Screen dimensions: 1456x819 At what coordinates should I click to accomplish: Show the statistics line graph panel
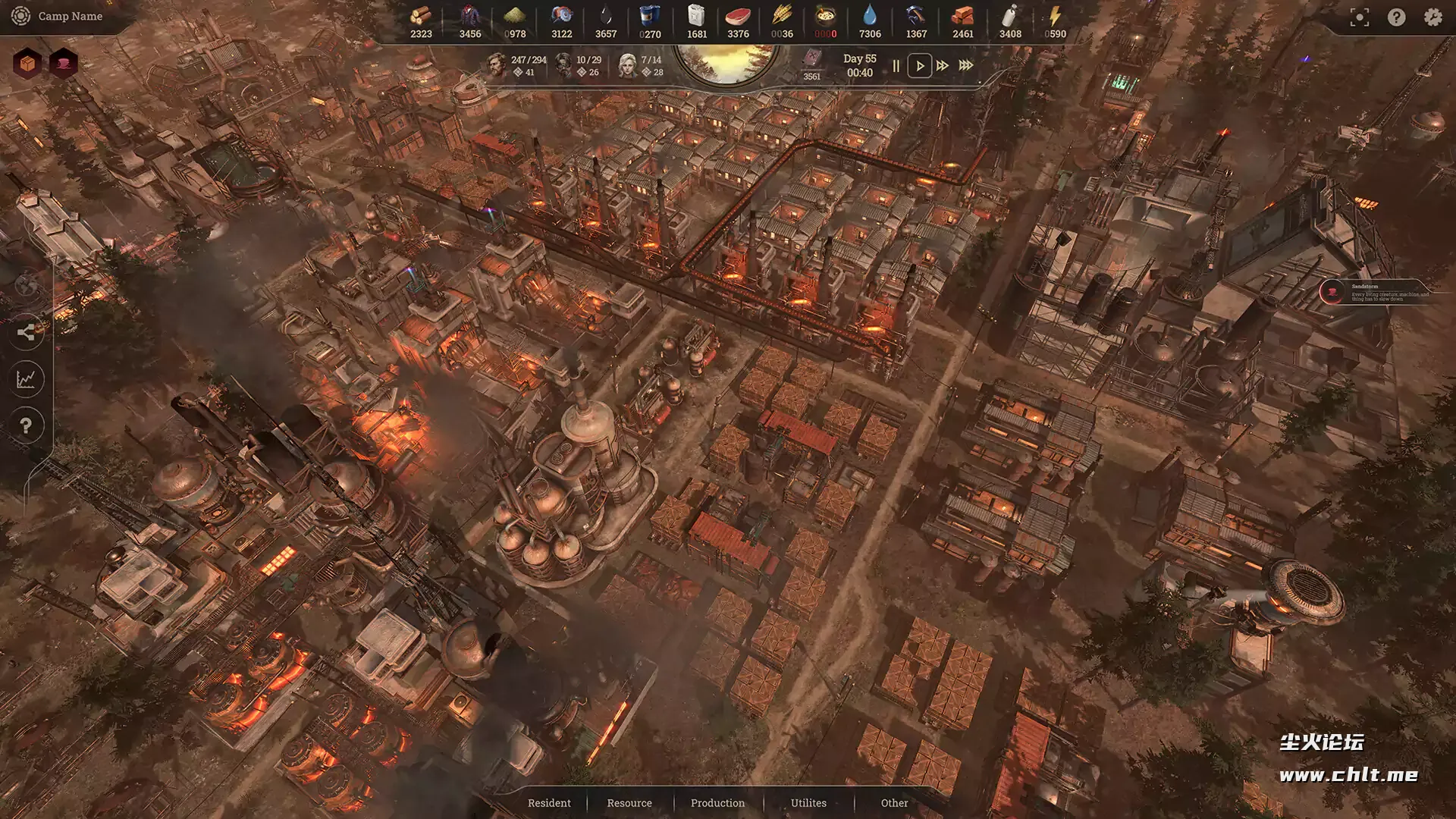27,379
